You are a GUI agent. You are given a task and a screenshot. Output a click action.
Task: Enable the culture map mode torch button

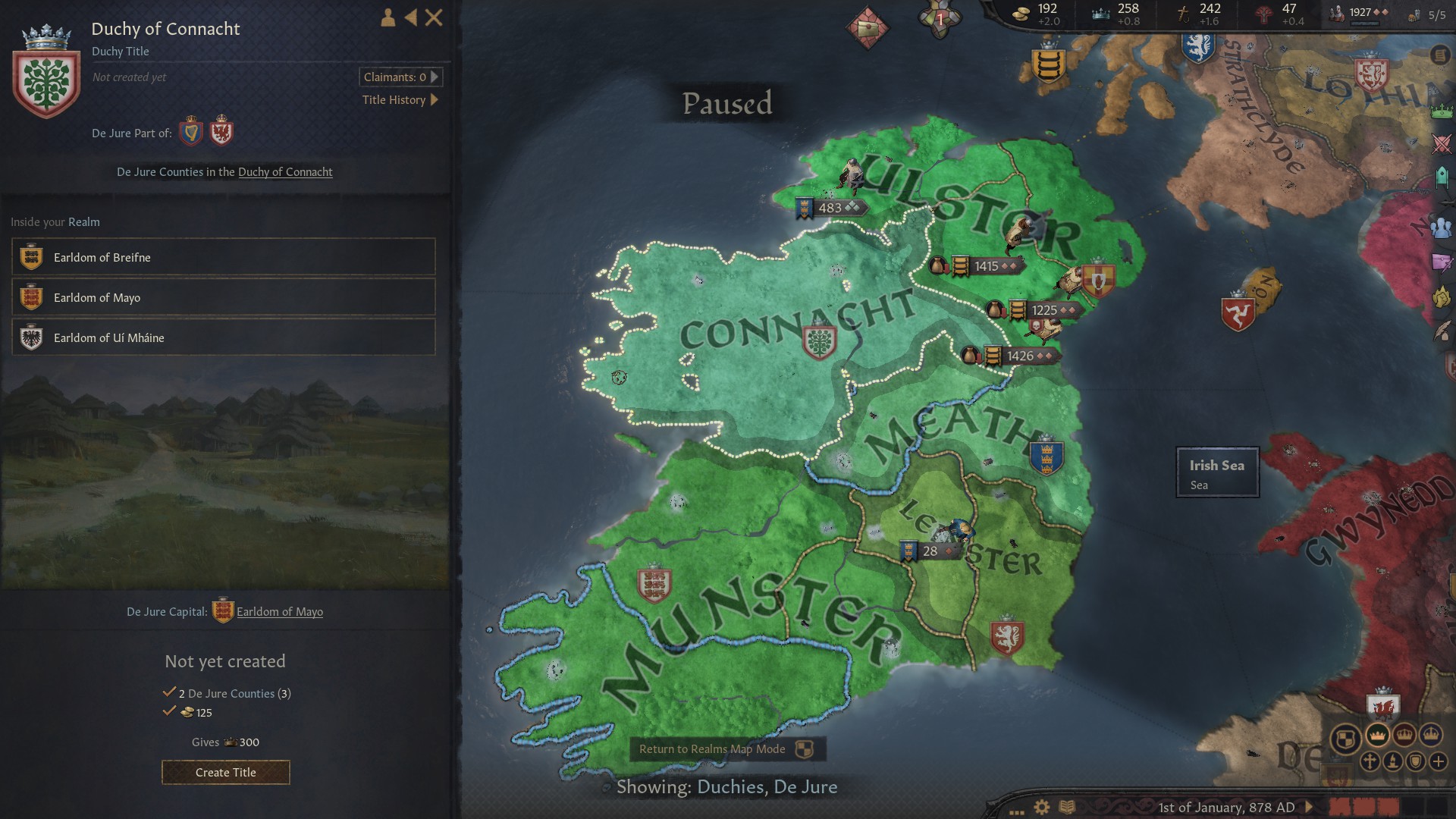point(1392,761)
